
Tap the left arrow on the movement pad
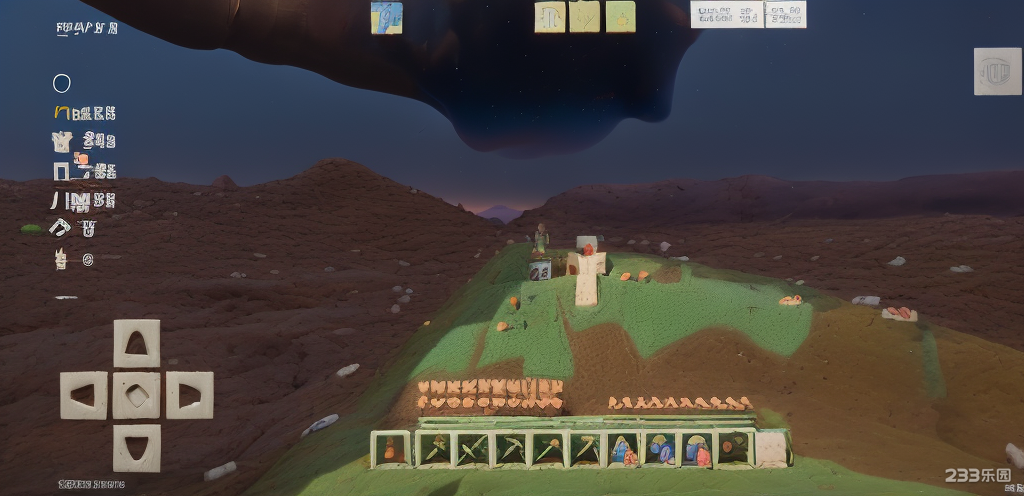tap(83, 394)
